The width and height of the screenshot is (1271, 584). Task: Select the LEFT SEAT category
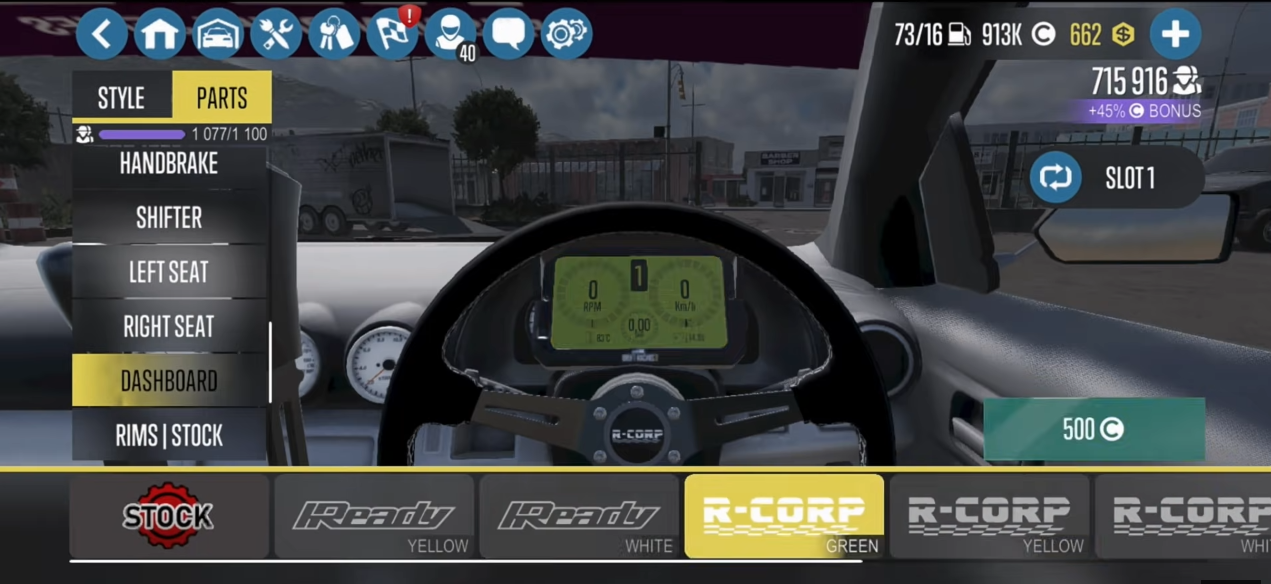pyautogui.click(x=169, y=272)
